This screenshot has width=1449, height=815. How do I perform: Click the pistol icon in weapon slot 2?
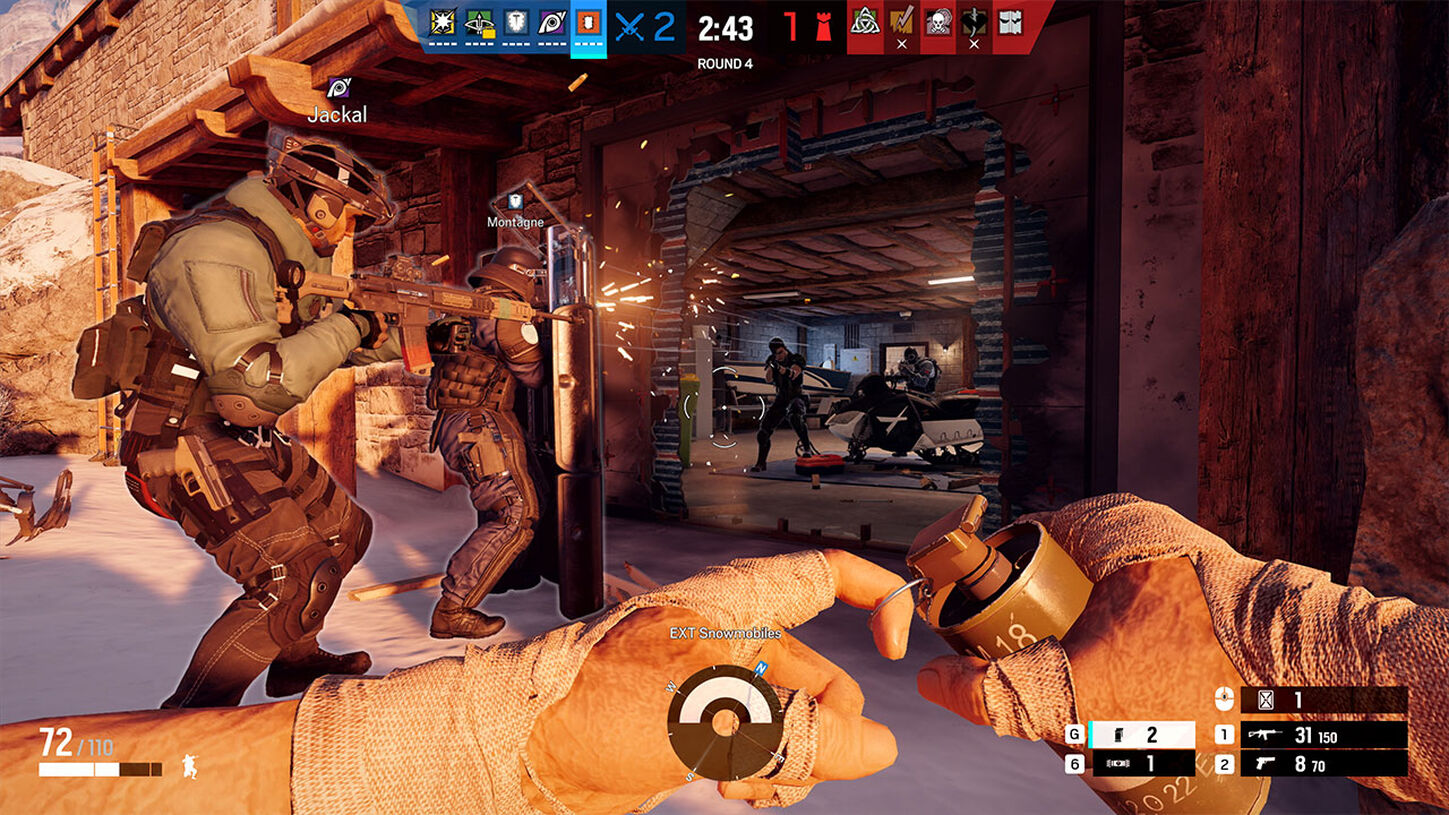point(1265,763)
